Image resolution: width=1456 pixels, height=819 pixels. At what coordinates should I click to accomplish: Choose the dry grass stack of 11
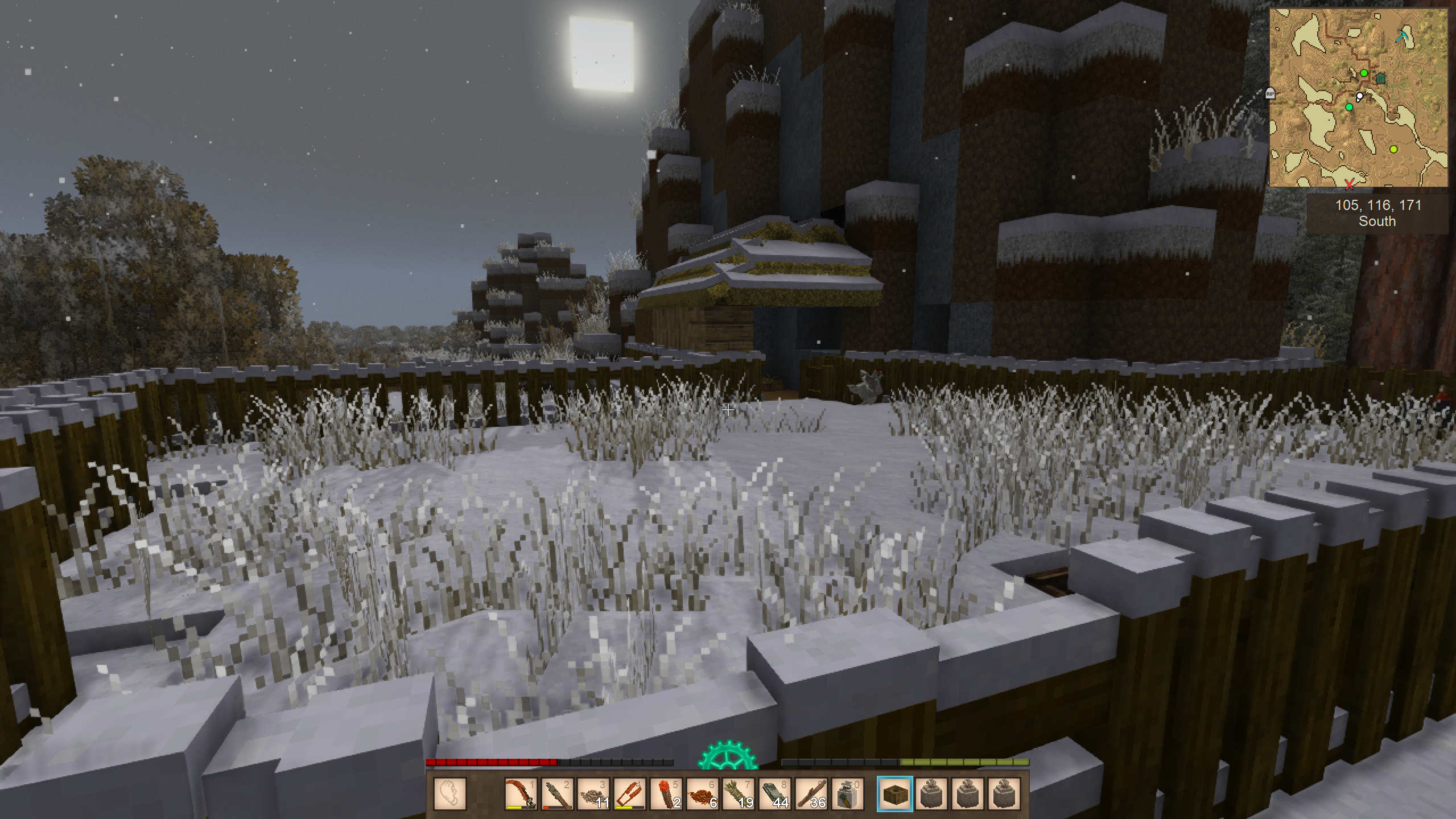[593, 793]
